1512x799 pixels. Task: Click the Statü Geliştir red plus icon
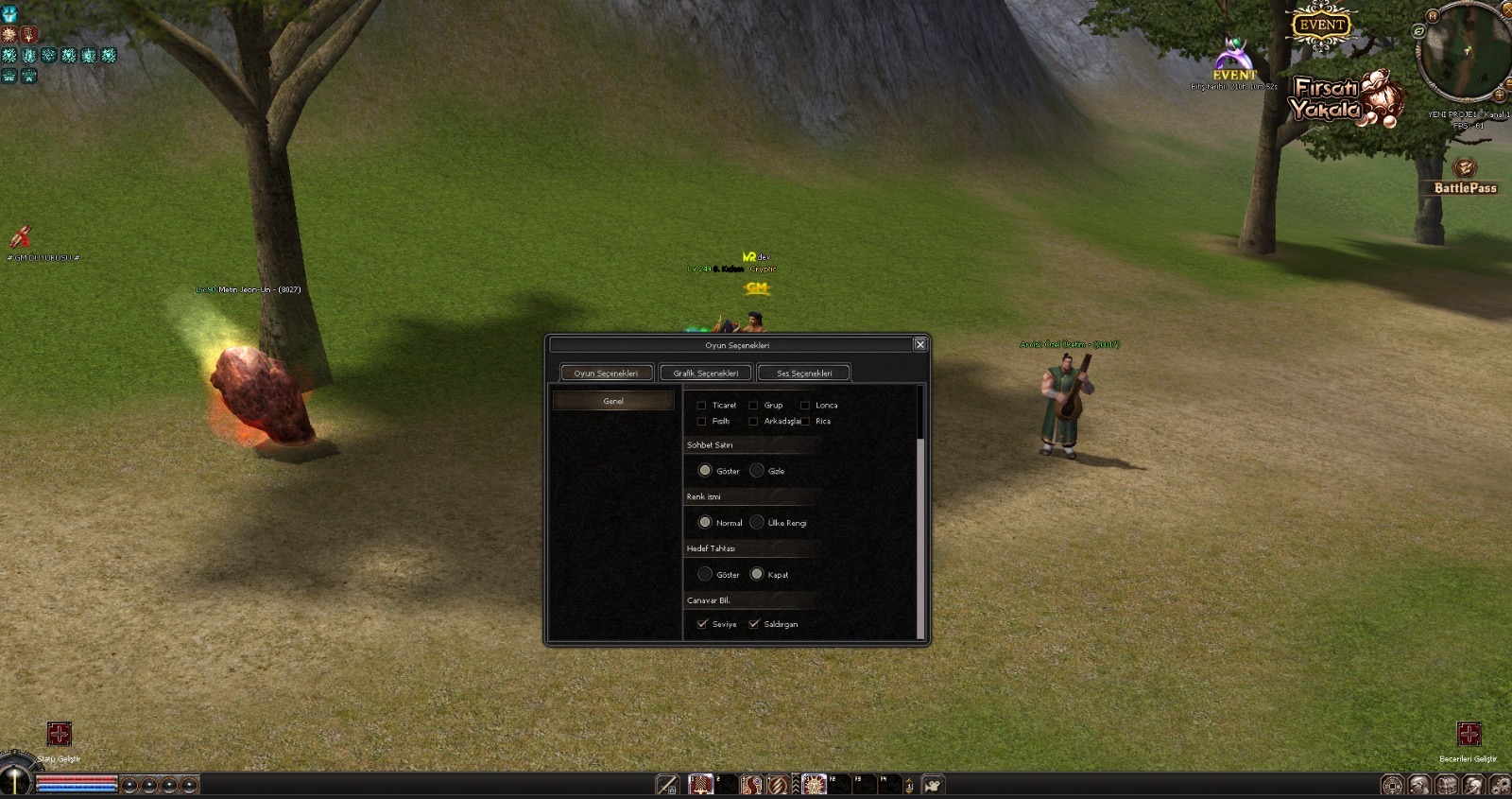[x=59, y=734]
